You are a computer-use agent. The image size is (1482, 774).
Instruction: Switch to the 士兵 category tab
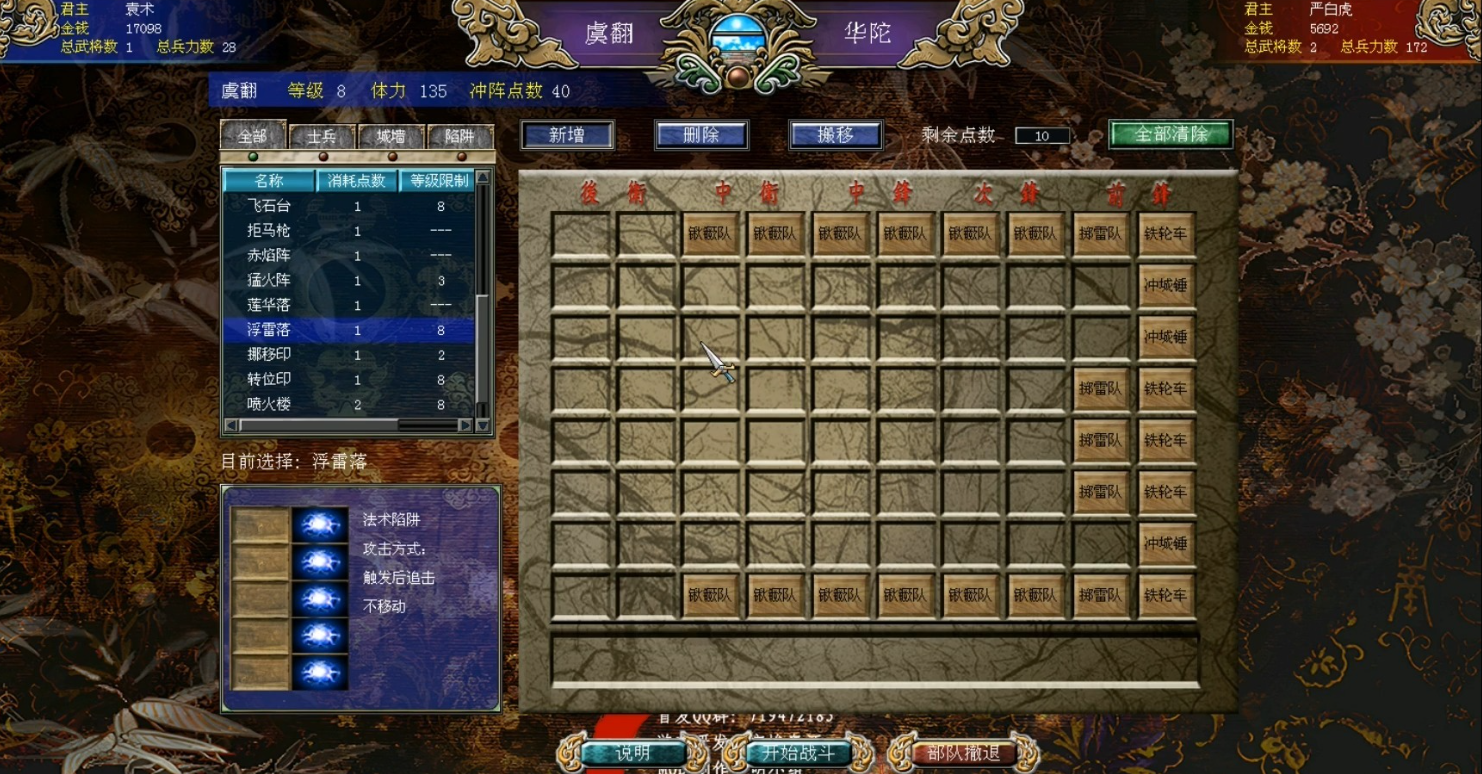coord(320,137)
